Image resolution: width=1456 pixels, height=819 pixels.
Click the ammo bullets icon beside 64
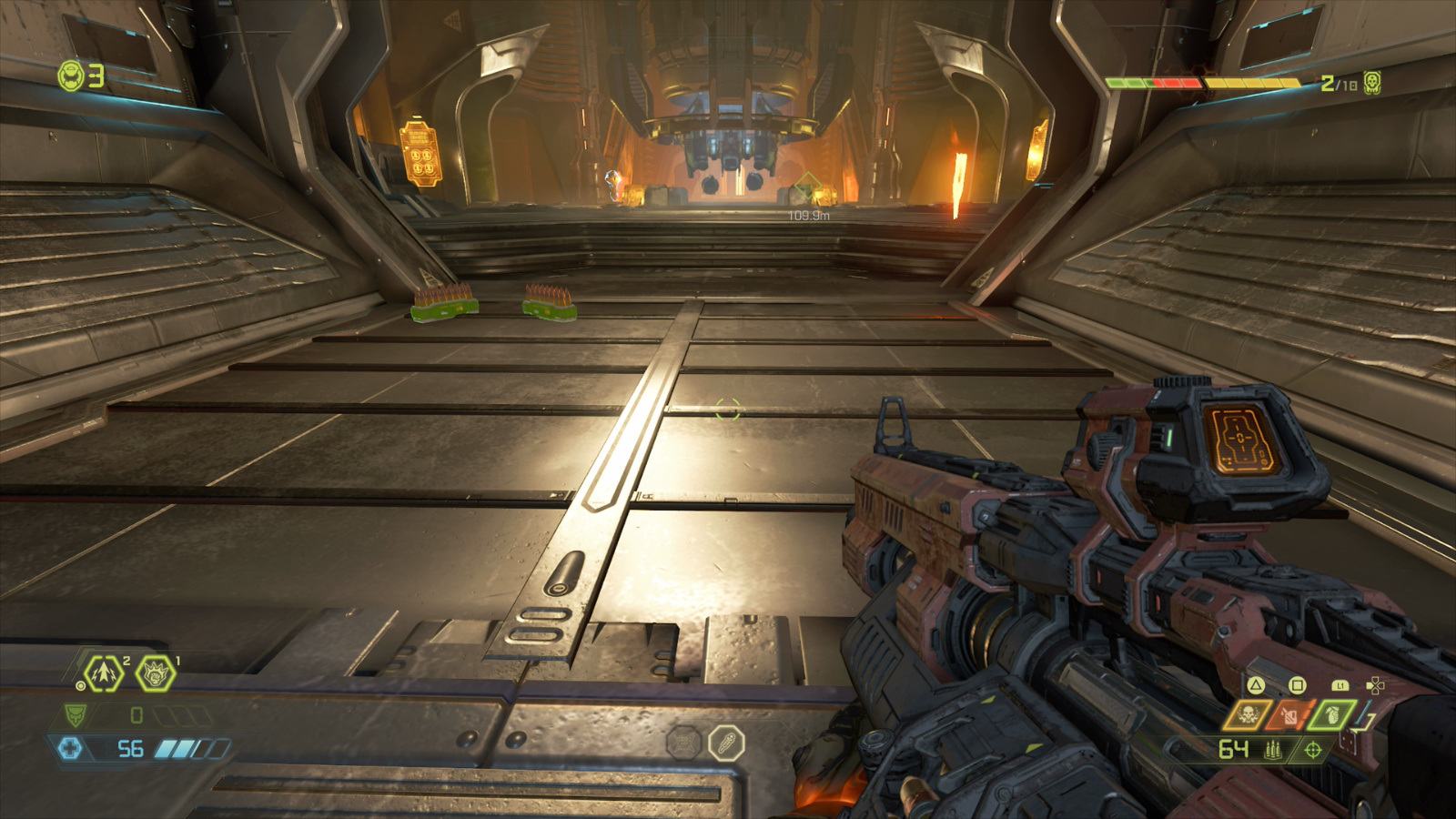(x=1272, y=750)
